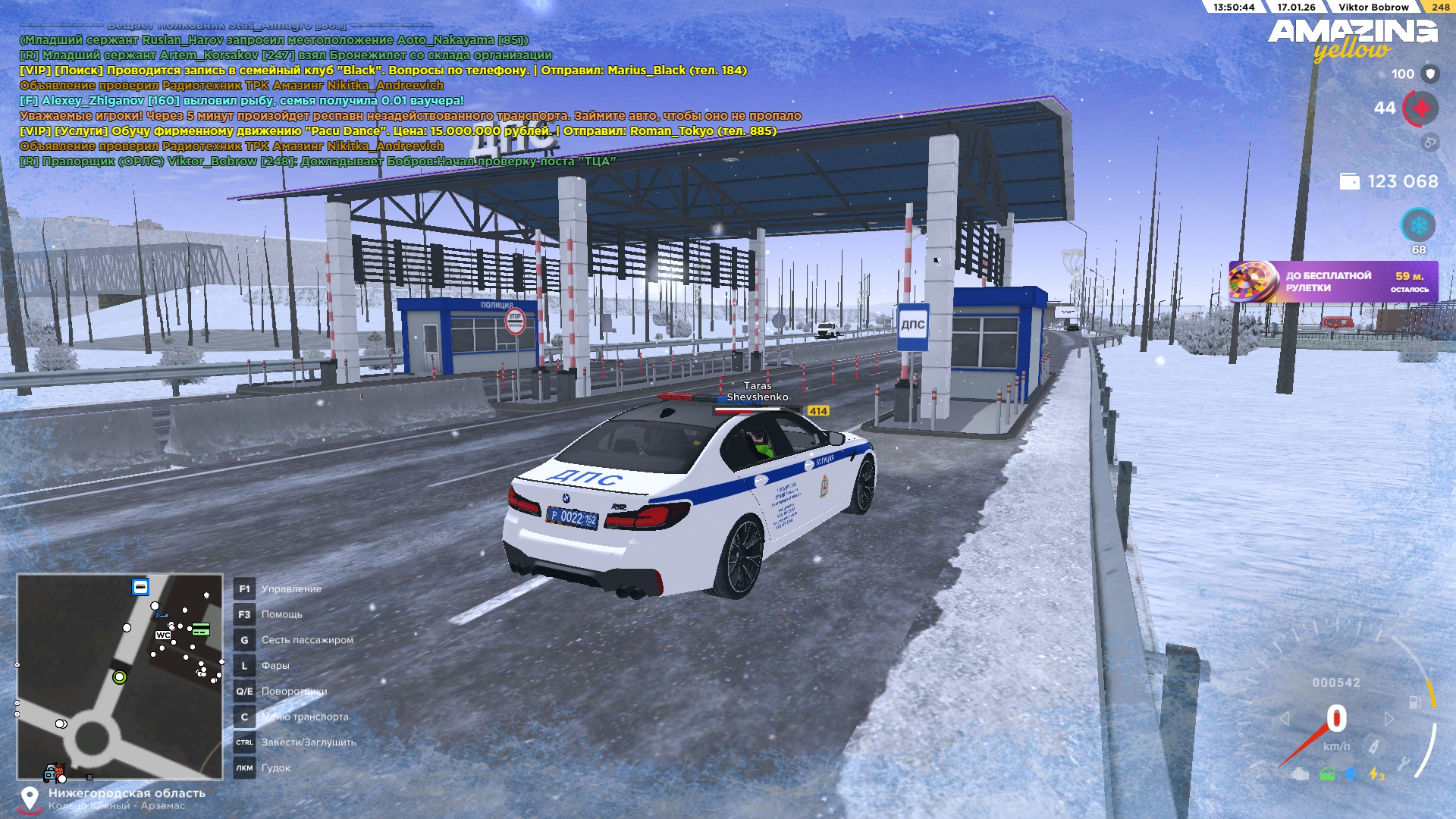The height and width of the screenshot is (819, 1456).
Task: Select the green bank card marker on minimap
Action: pos(201,629)
